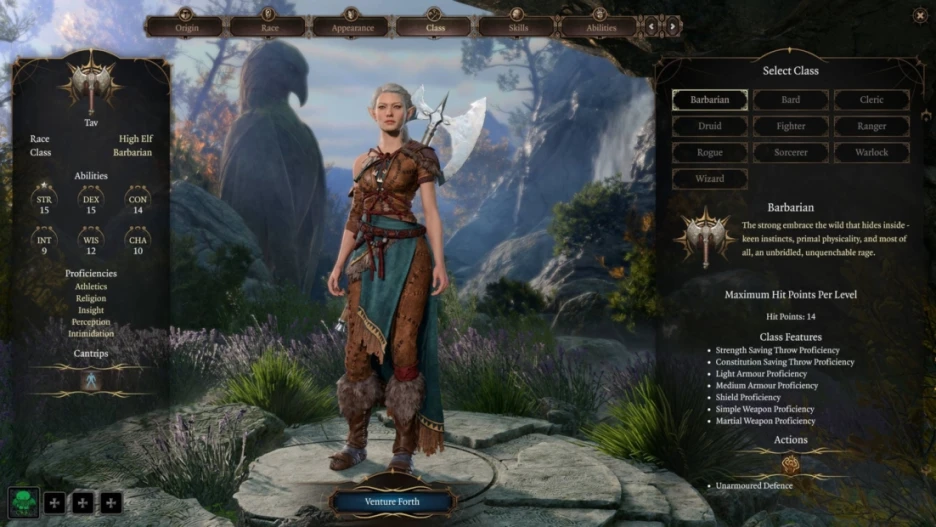Select the Wizard class
The image size is (936, 527).
coord(710,180)
